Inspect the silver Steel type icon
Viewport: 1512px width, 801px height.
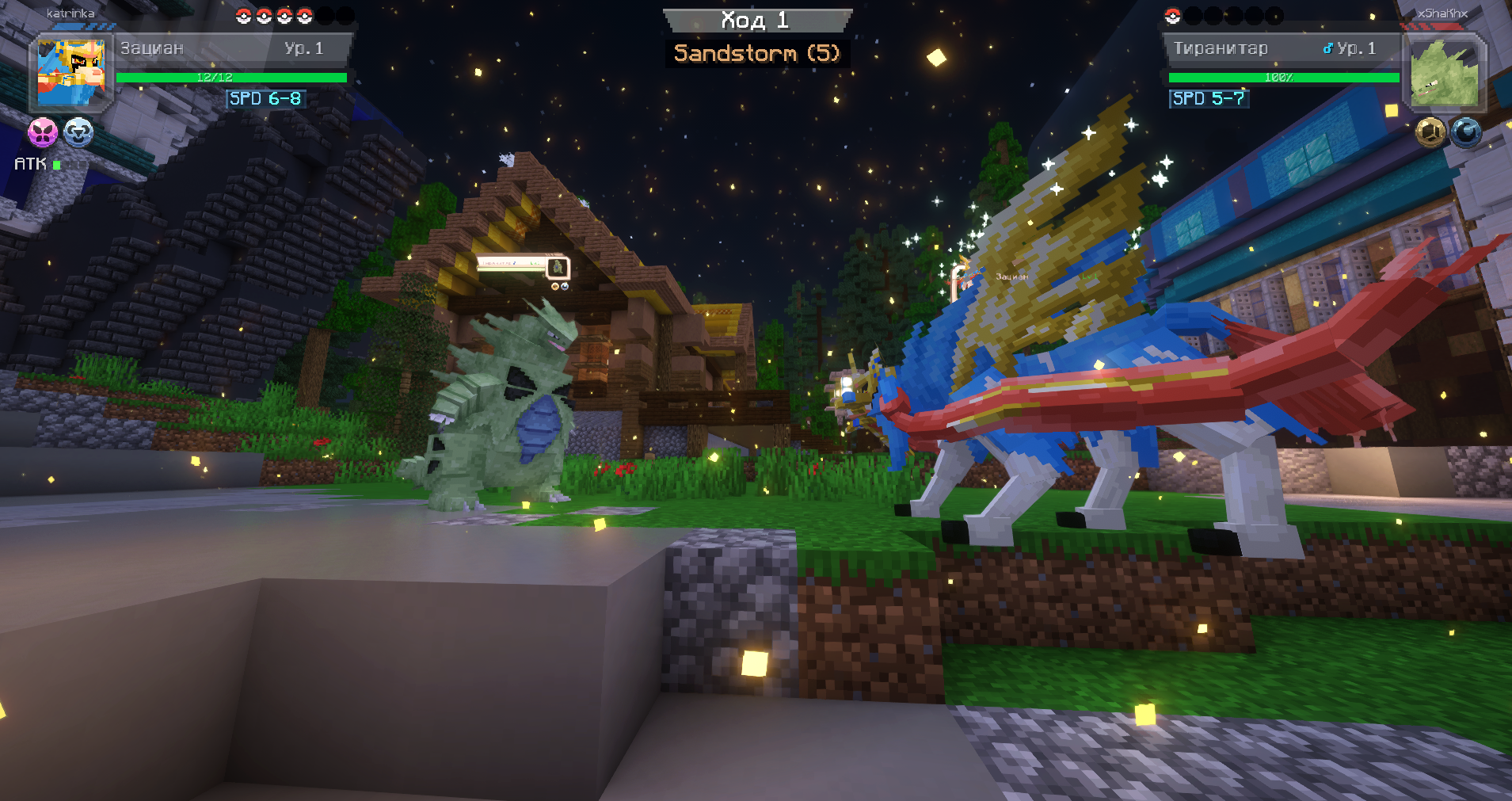[x=78, y=132]
